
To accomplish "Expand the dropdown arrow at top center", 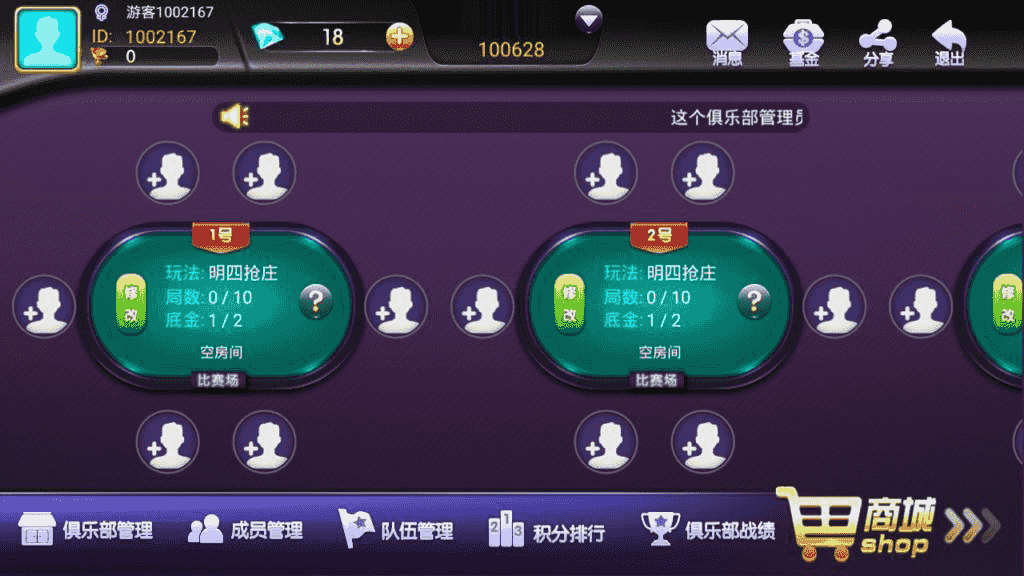I will click(589, 19).
